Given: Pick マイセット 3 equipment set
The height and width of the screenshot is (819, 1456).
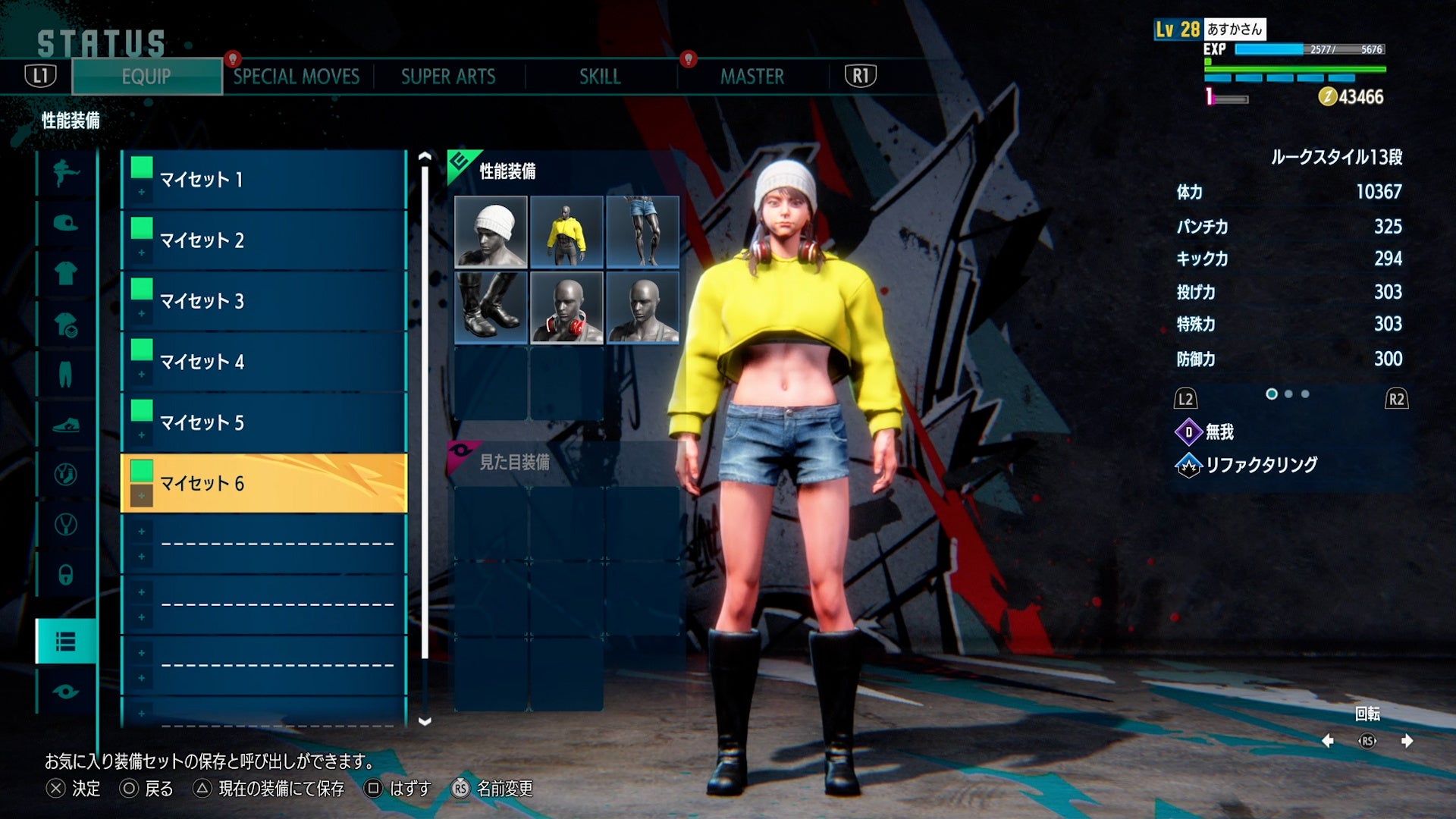Looking at the screenshot, I should click(264, 301).
